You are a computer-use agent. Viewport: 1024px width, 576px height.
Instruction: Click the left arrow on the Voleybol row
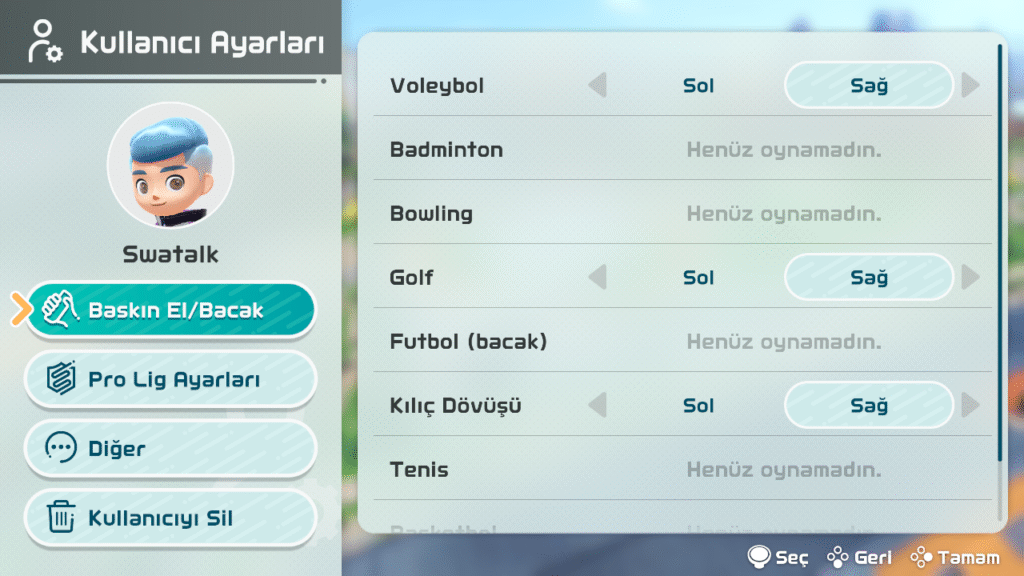click(597, 86)
